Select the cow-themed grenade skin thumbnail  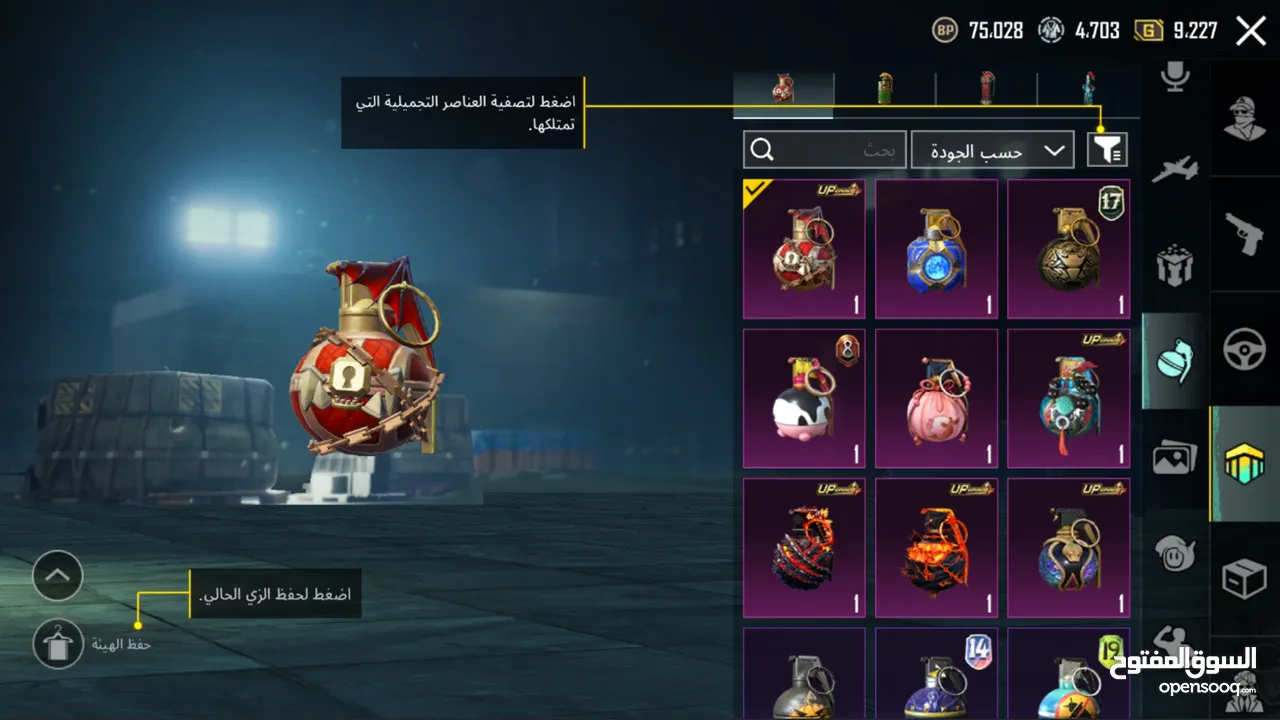click(804, 398)
